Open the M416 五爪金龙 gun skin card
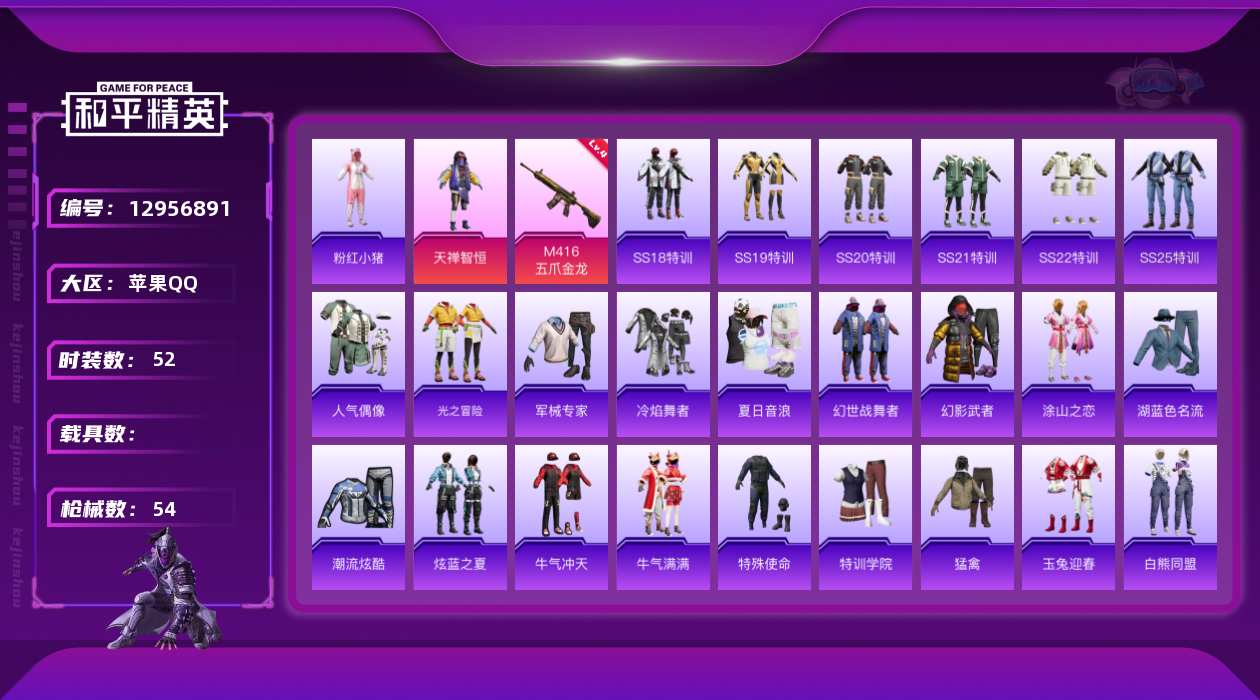This screenshot has height=700, width=1260. coord(561,210)
